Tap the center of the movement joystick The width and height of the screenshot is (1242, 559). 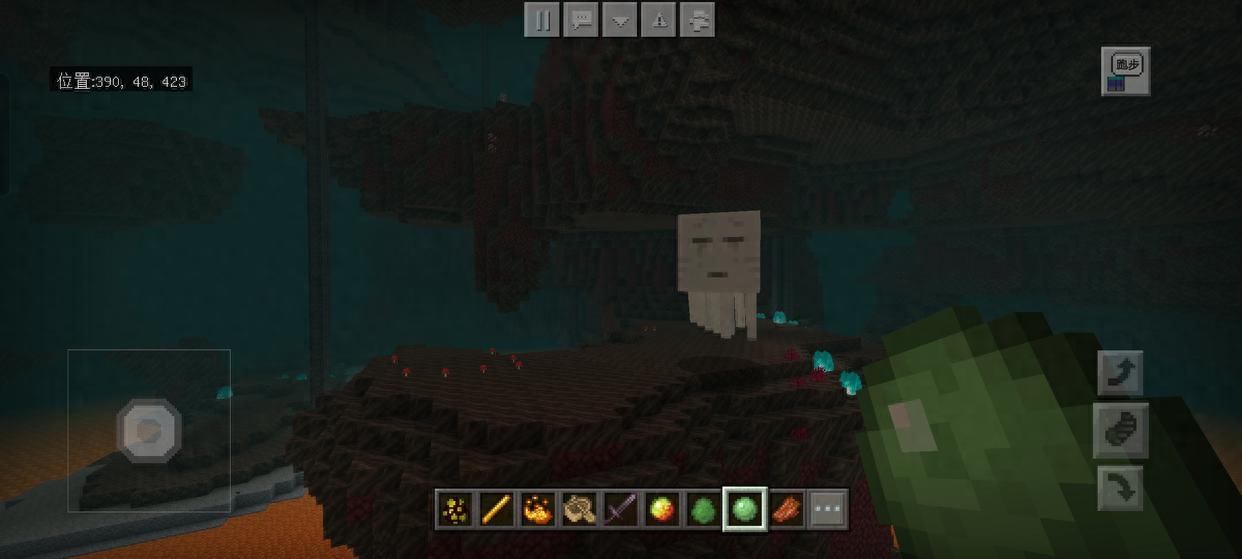149,431
